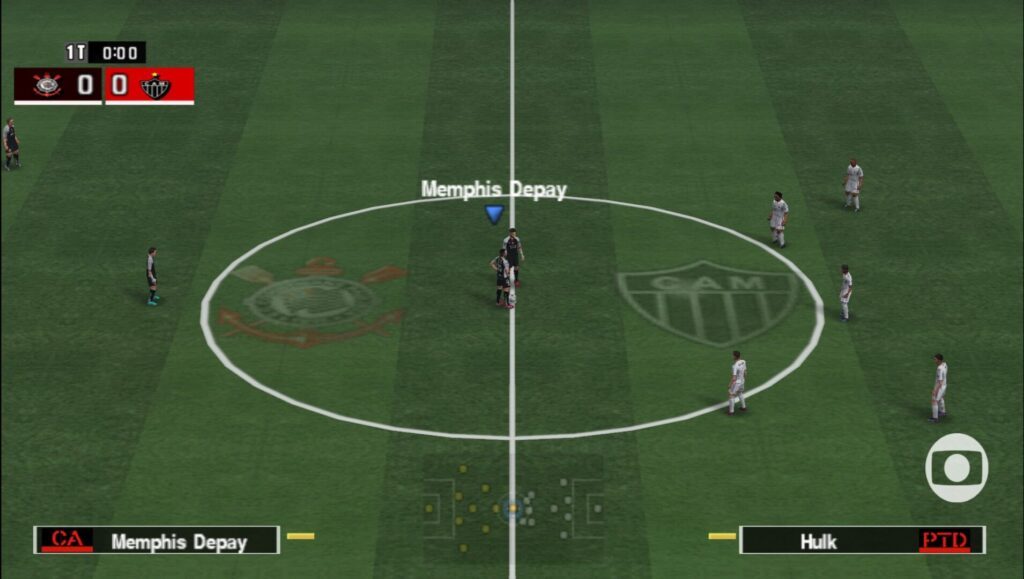This screenshot has width=1024, height=579.
Task: Click the radar minimap of the pitch
Action: [x=512, y=508]
